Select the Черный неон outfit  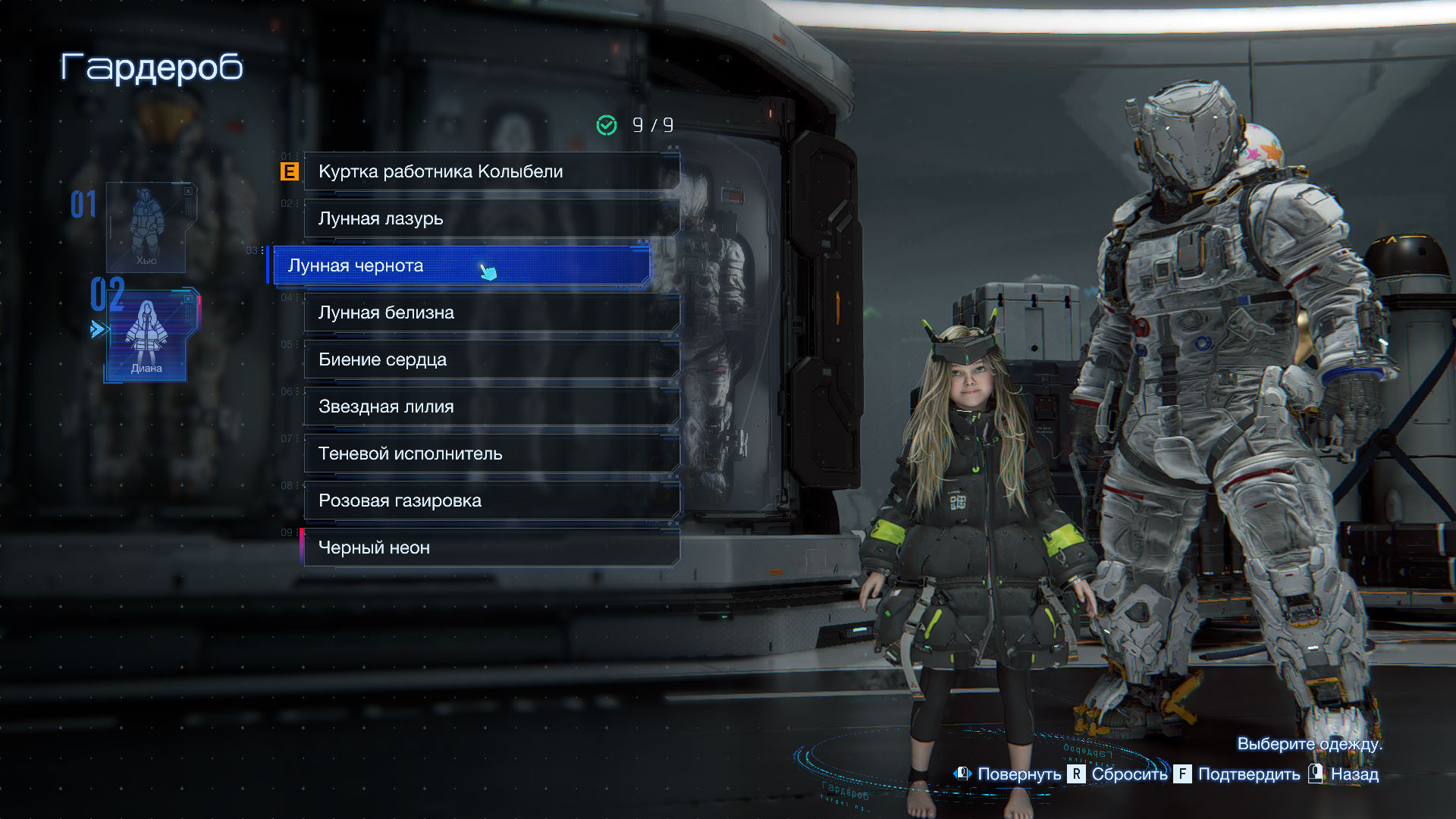[x=491, y=548]
